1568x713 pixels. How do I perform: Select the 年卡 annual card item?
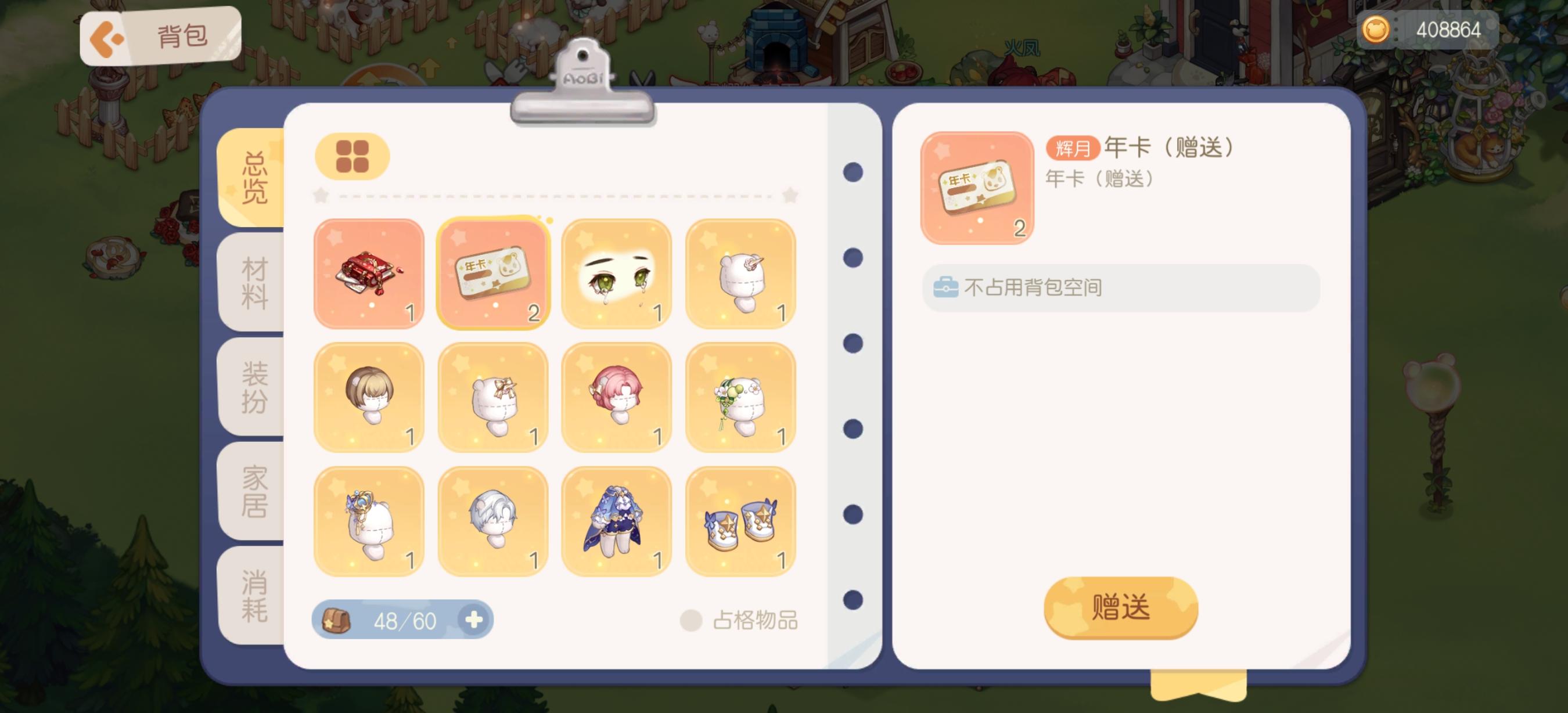coord(493,273)
